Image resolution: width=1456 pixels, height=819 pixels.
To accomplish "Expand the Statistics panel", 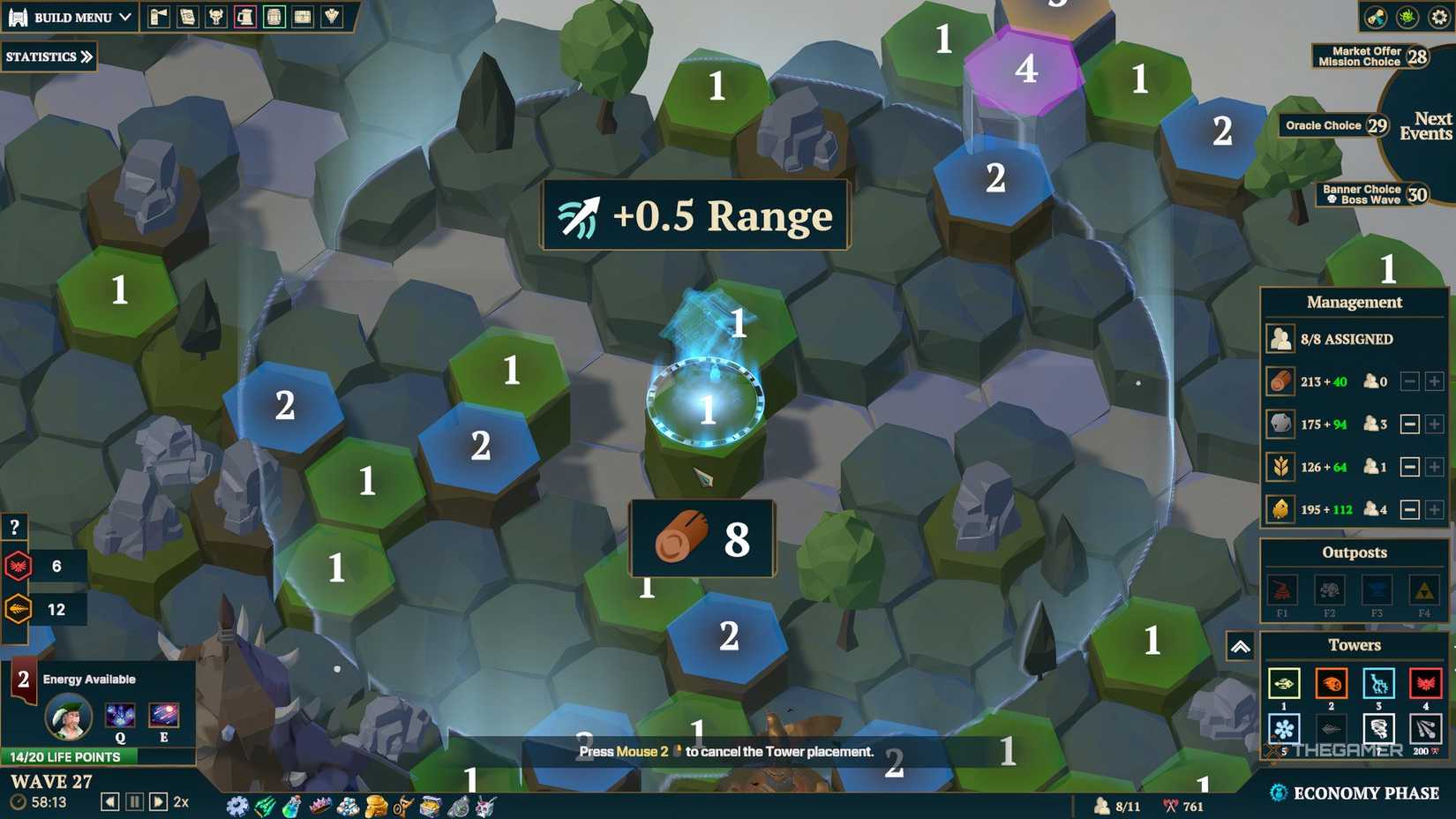I will tap(47, 57).
